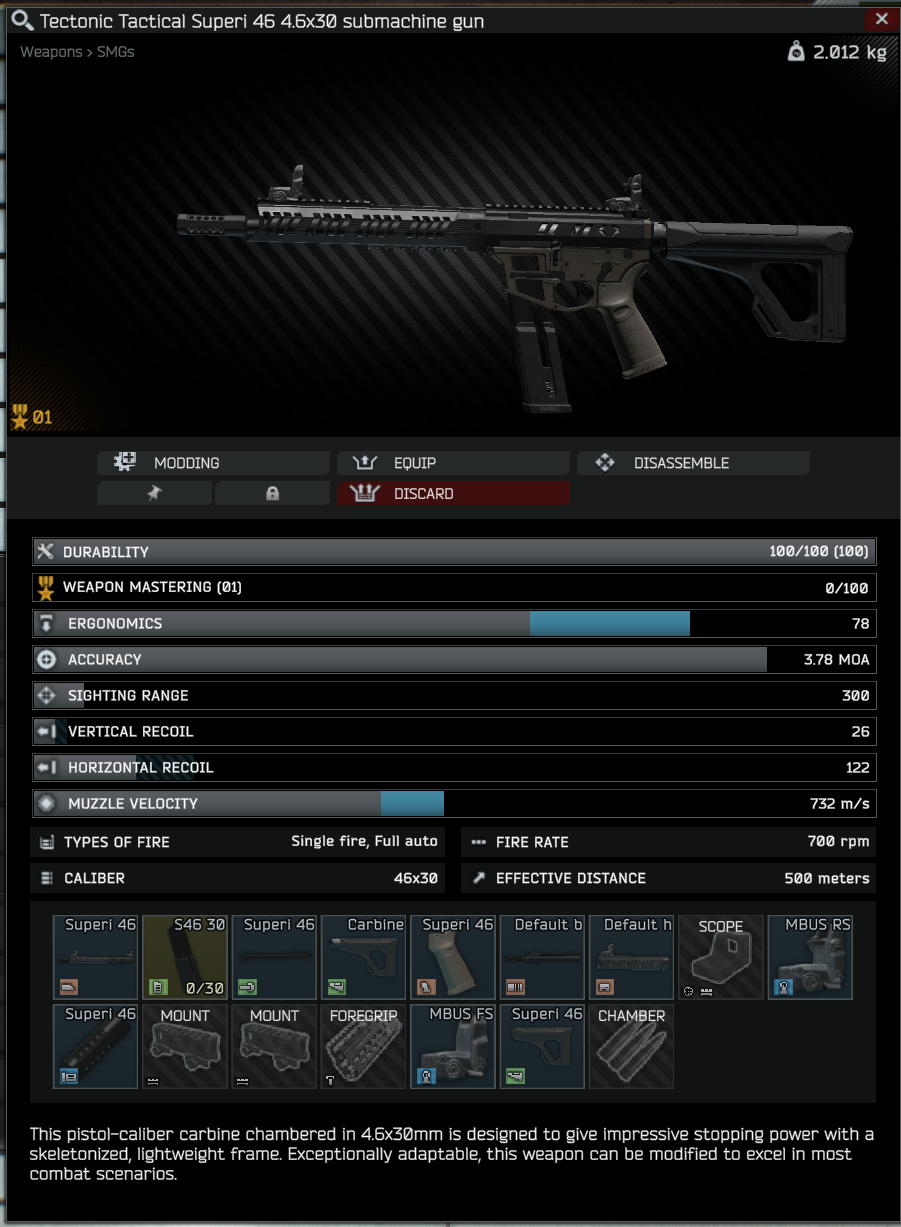Screen dimensions: 901x1227
Task: Click the pin button
Action: click(x=154, y=493)
